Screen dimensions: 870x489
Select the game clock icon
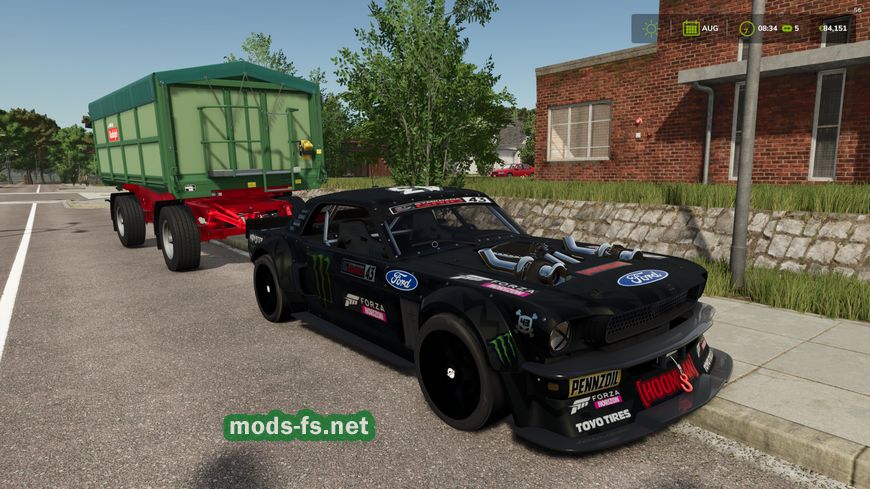[746, 28]
